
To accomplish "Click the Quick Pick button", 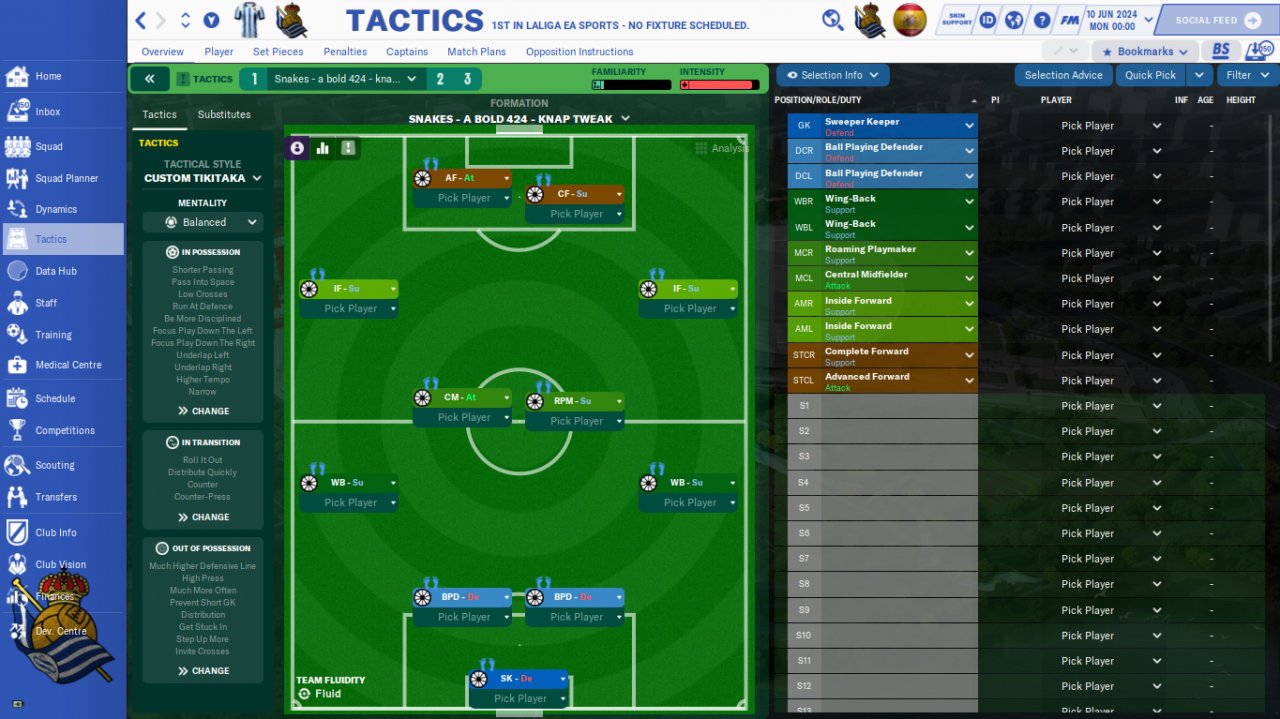I will pyautogui.click(x=1150, y=75).
